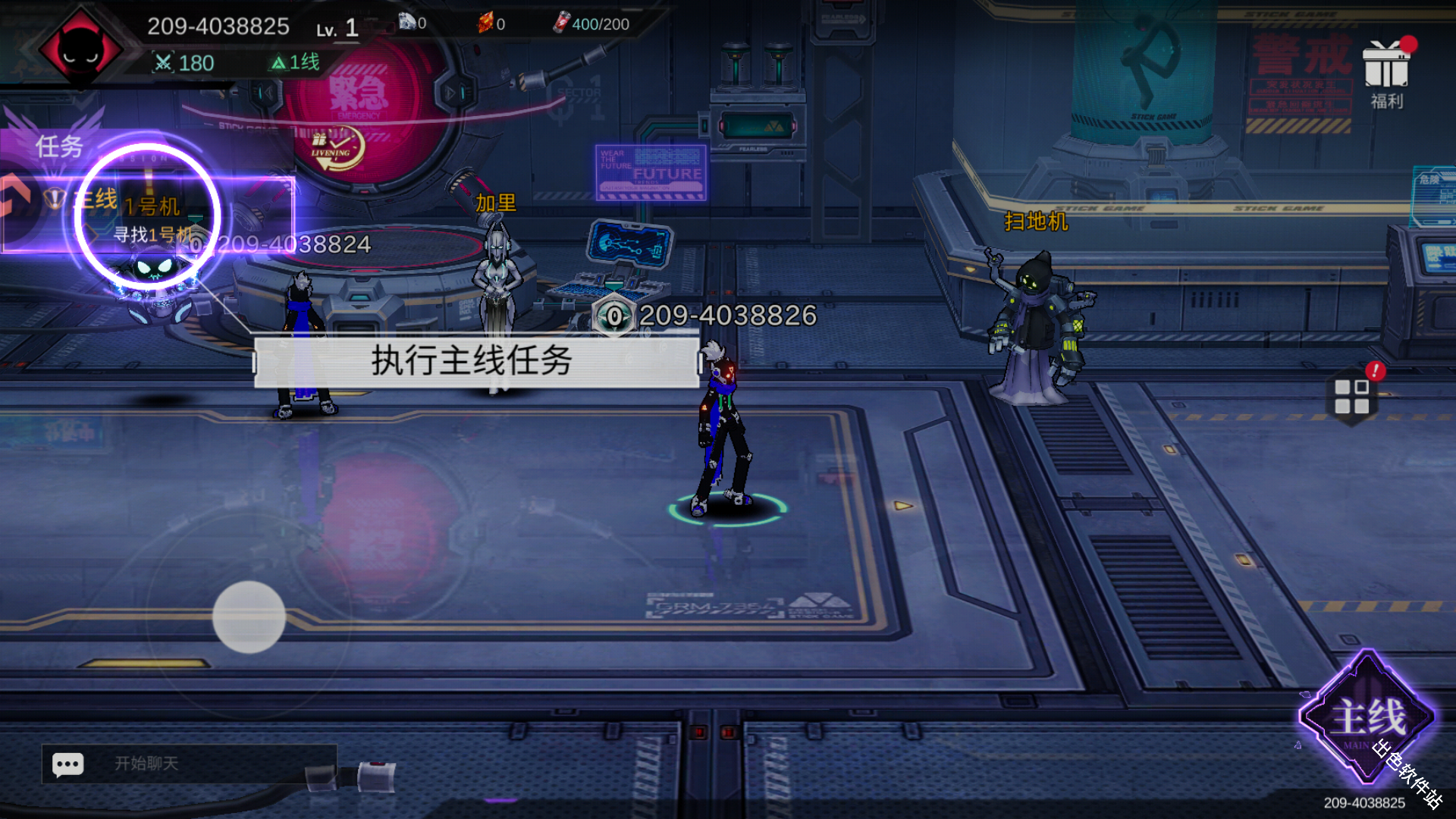Tap the orange crystal currency icon
The height and width of the screenshot is (819, 1456).
[487, 23]
